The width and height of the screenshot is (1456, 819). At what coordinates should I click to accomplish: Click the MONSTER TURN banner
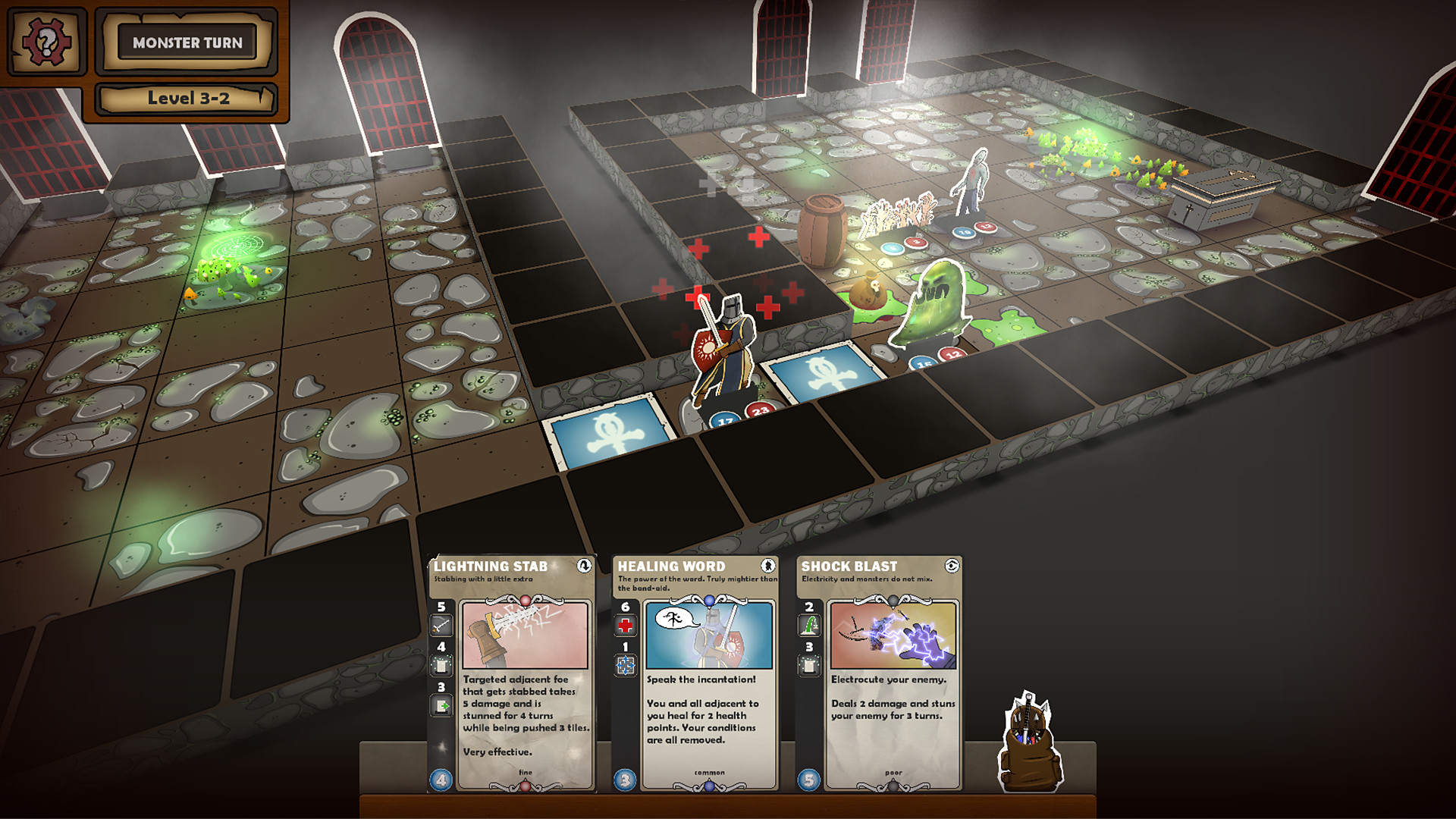pyautogui.click(x=187, y=43)
